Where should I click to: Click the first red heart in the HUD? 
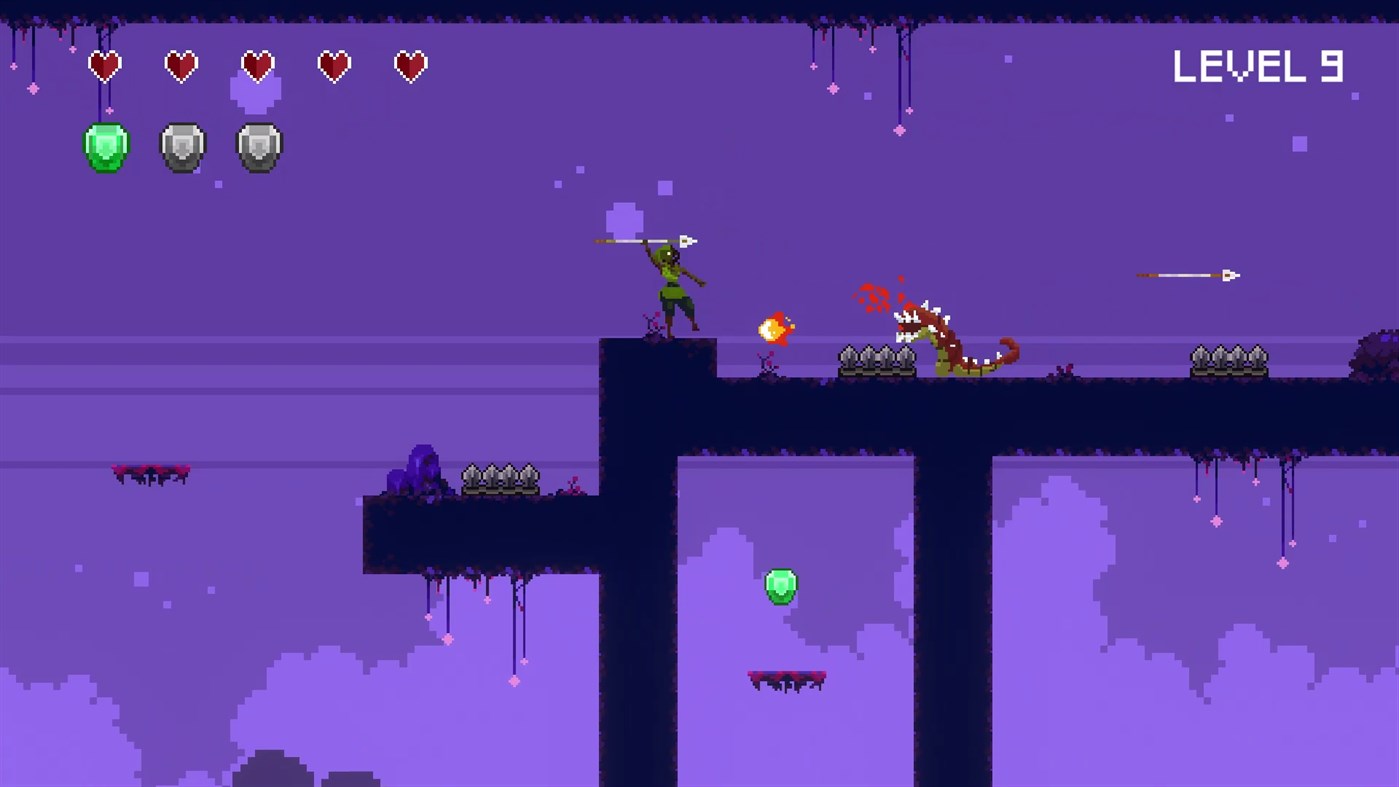click(104, 66)
